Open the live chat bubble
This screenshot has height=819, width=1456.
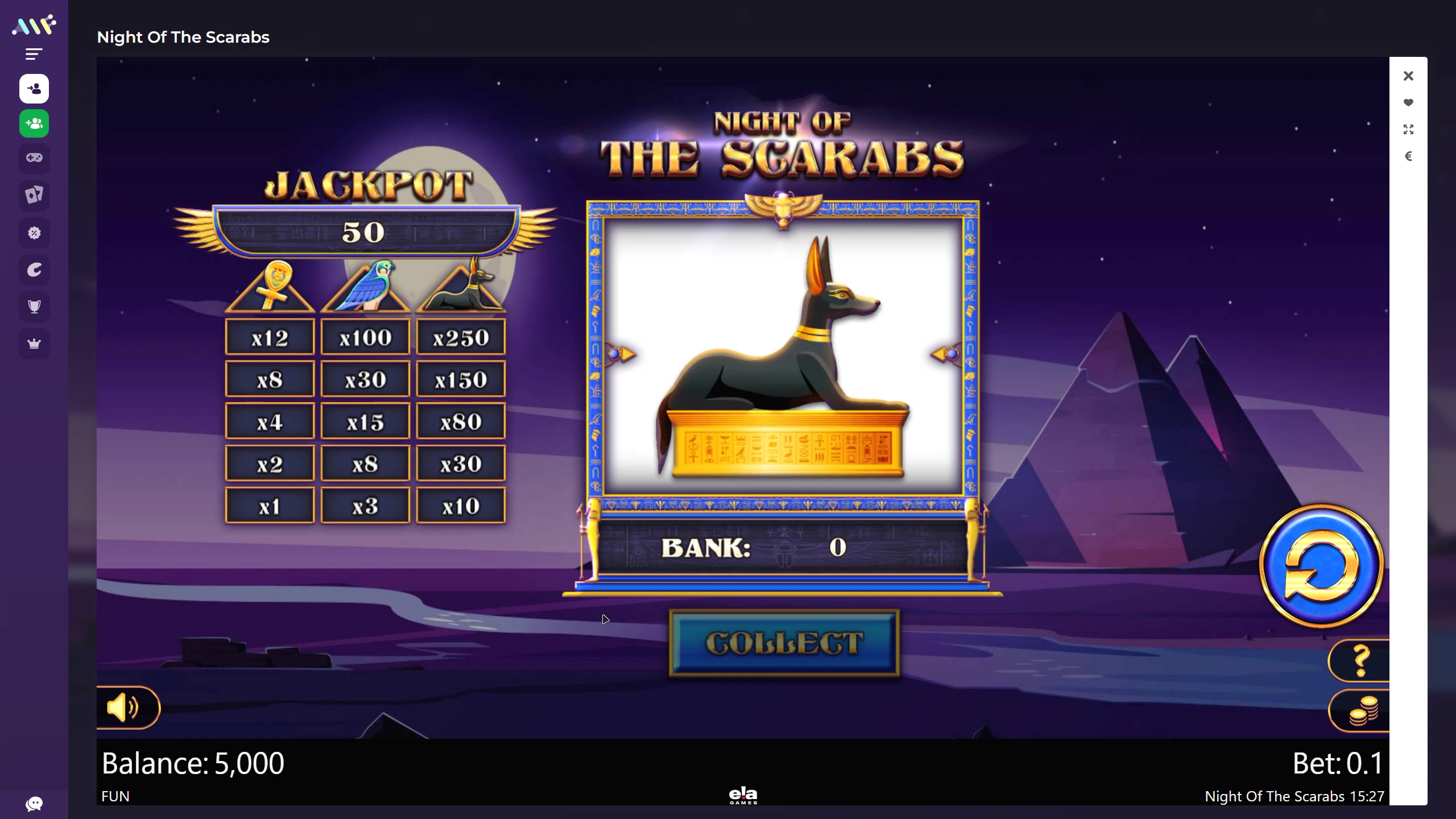coord(34,804)
